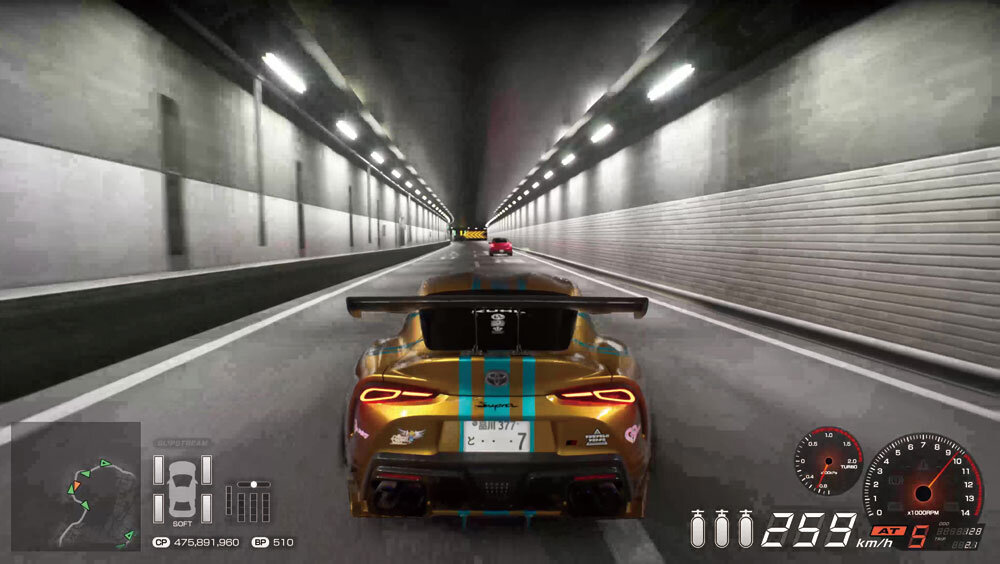Click the SLIPSTREAM indicator label
This screenshot has height=564, width=1000.
point(181,443)
